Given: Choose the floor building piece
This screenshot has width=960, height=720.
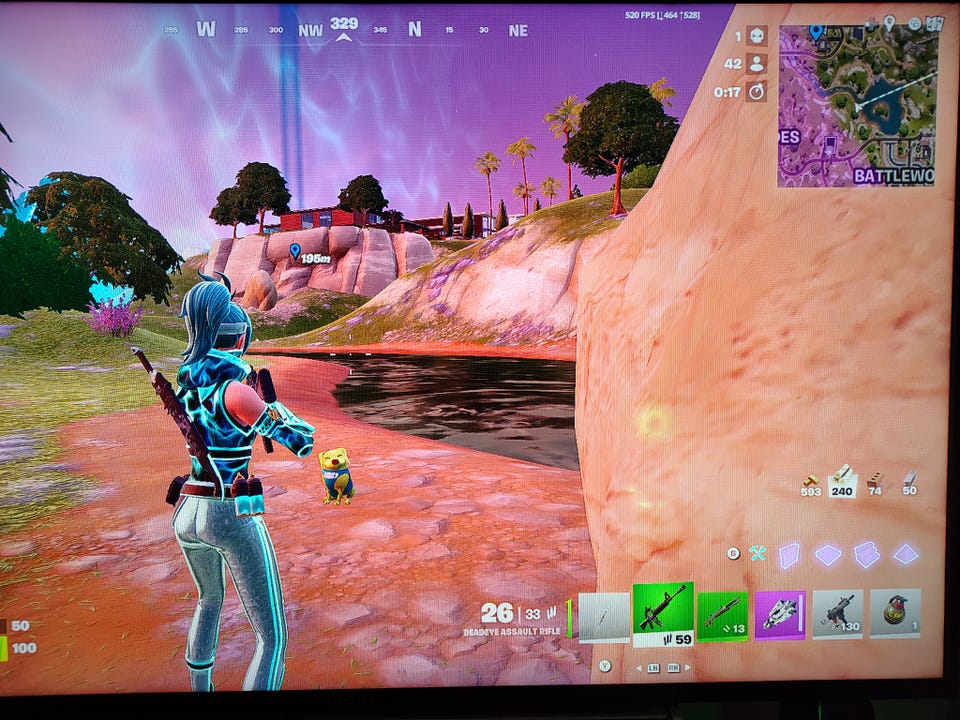Looking at the screenshot, I should (x=828, y=555).
